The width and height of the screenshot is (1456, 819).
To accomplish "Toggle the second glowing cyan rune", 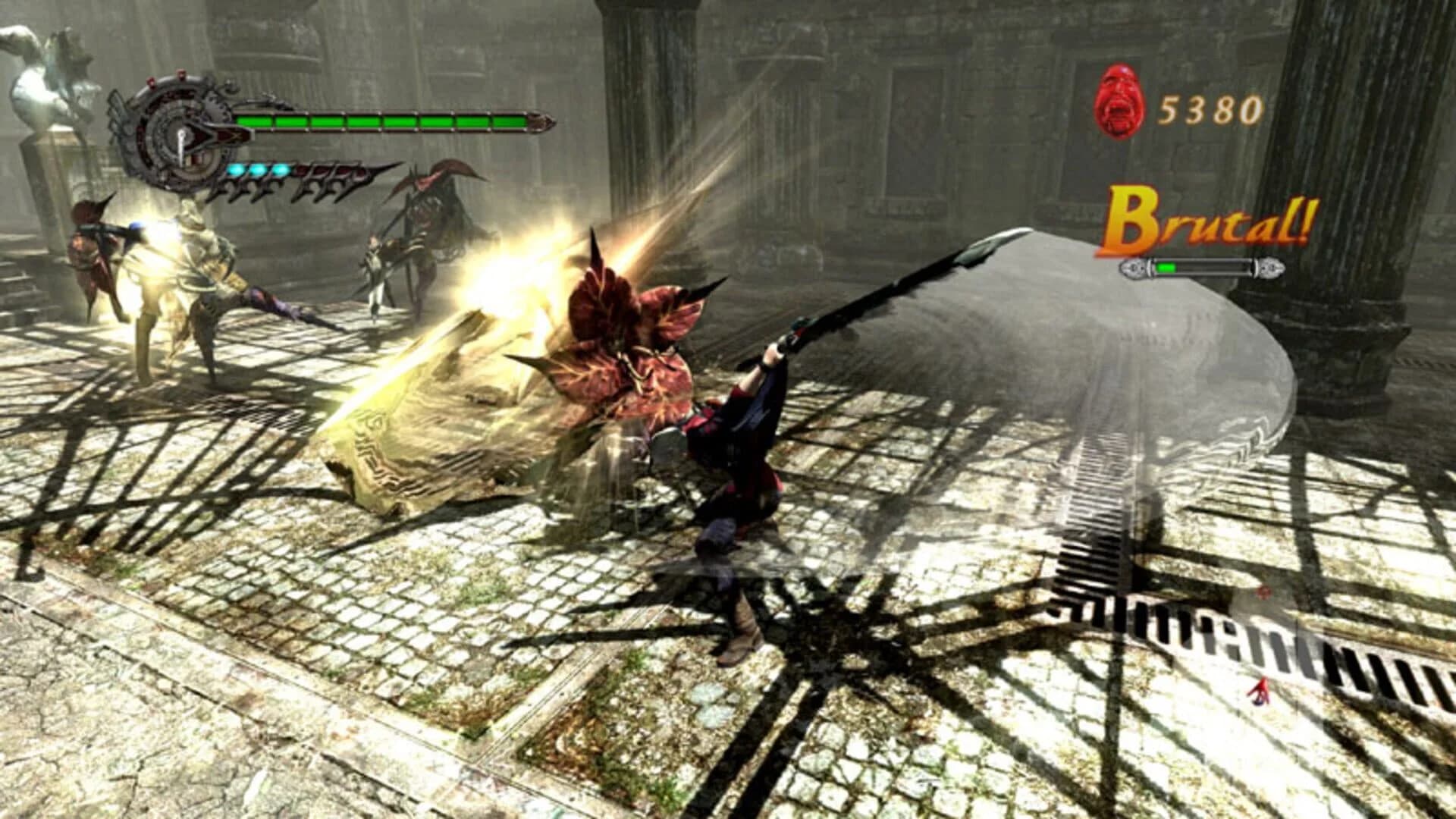I will [x=256, y=171].
